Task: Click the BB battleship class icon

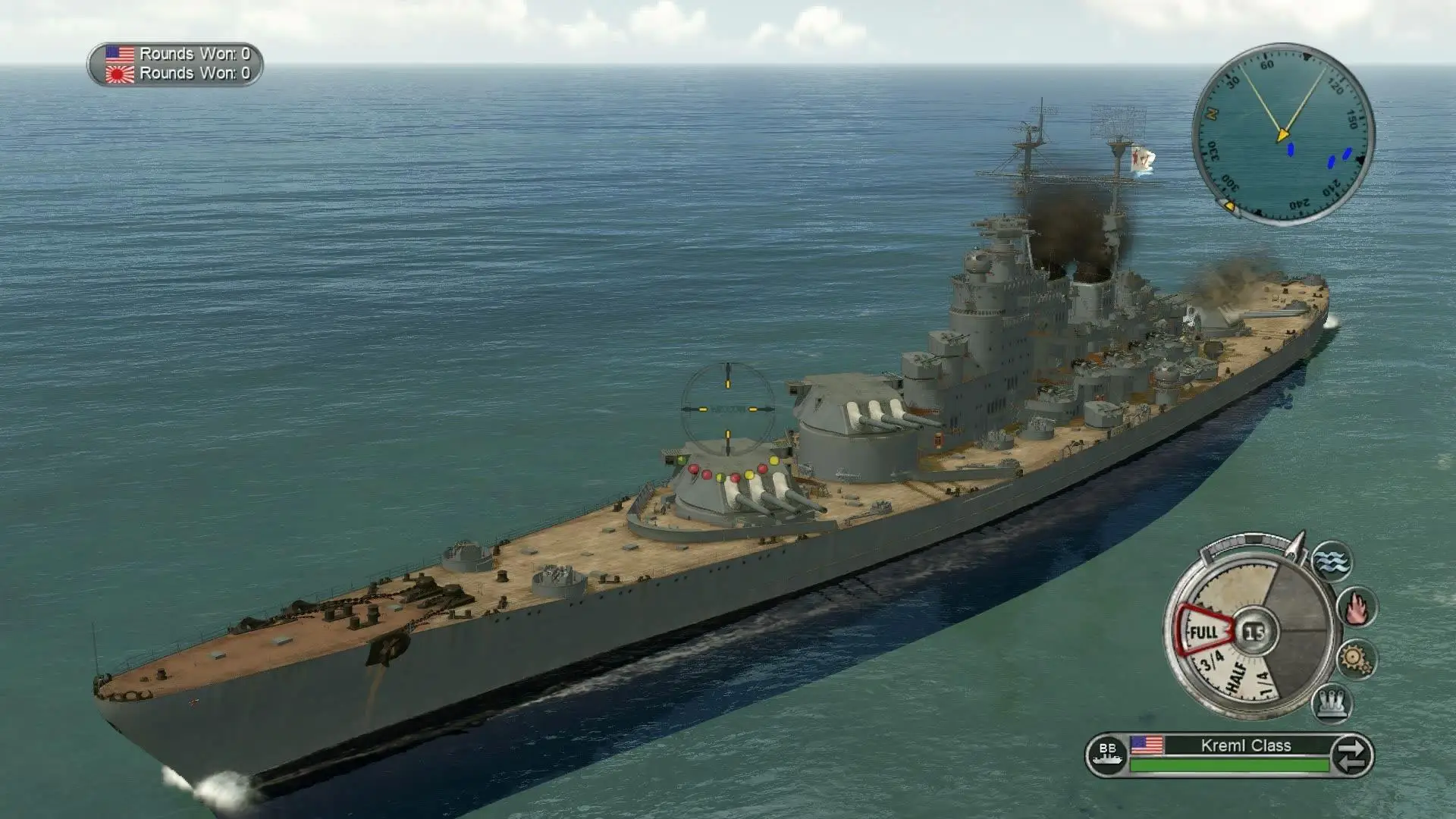Action: tap(1107, 755)
